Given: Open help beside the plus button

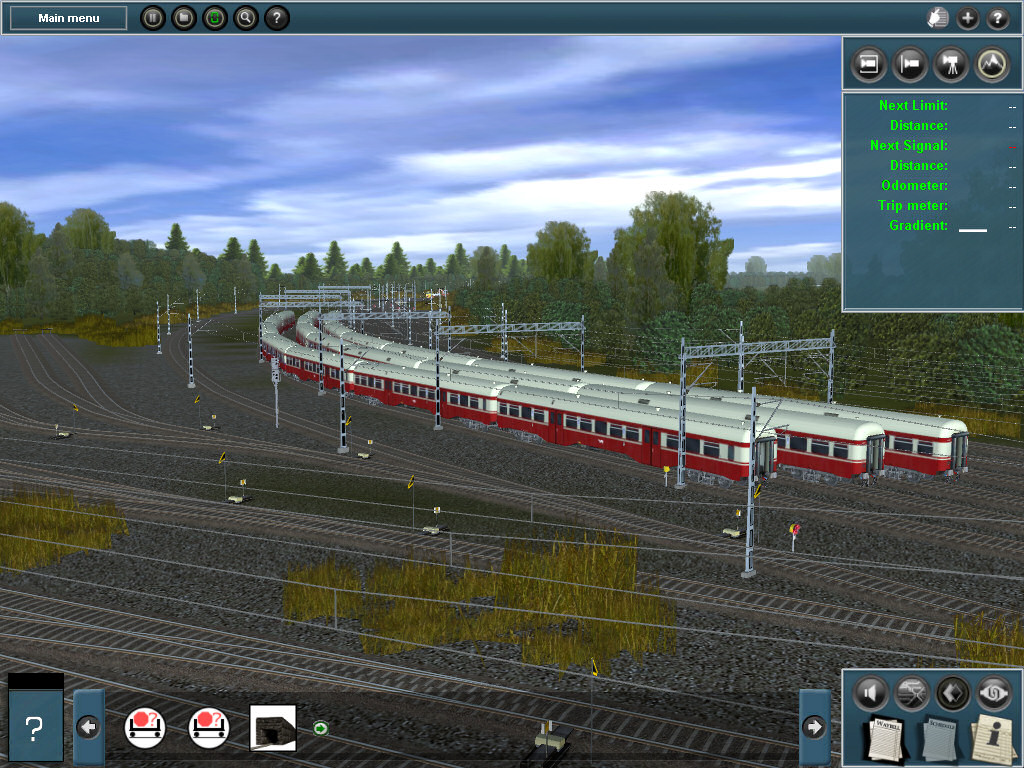Looking at the screenshot, I should coord(998,18).
